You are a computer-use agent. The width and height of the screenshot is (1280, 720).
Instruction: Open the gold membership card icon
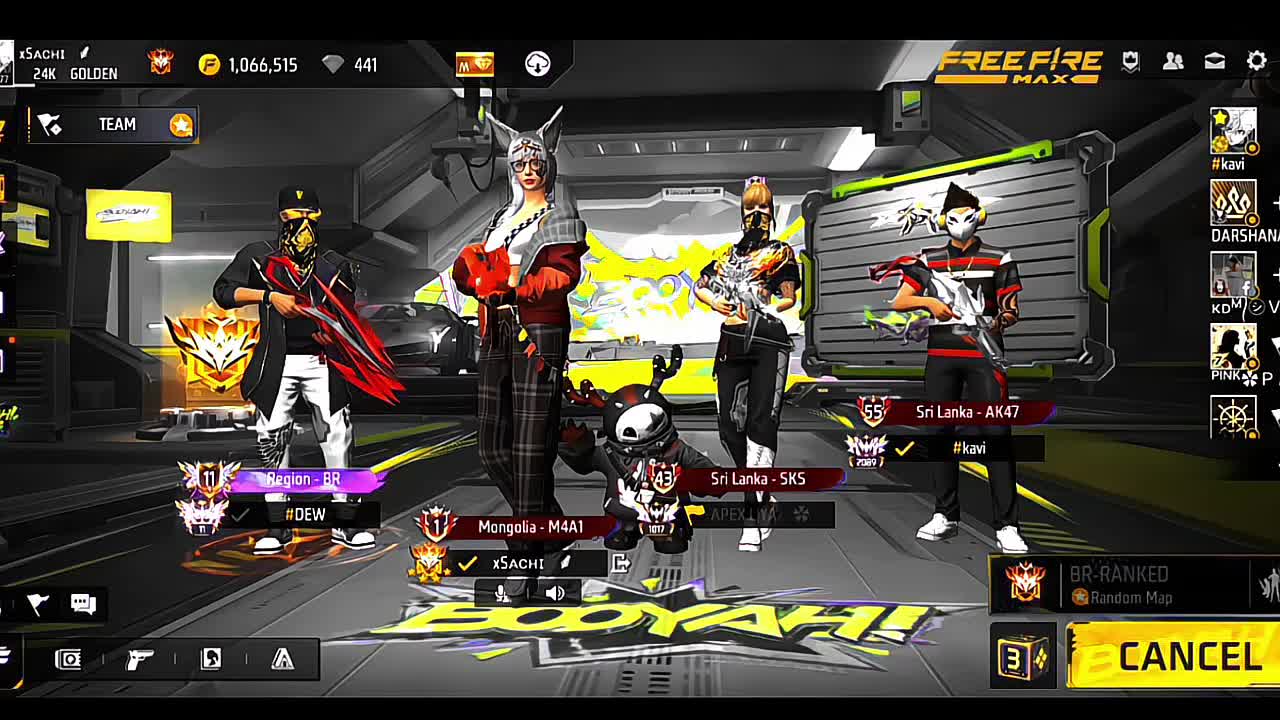(475, 64)
